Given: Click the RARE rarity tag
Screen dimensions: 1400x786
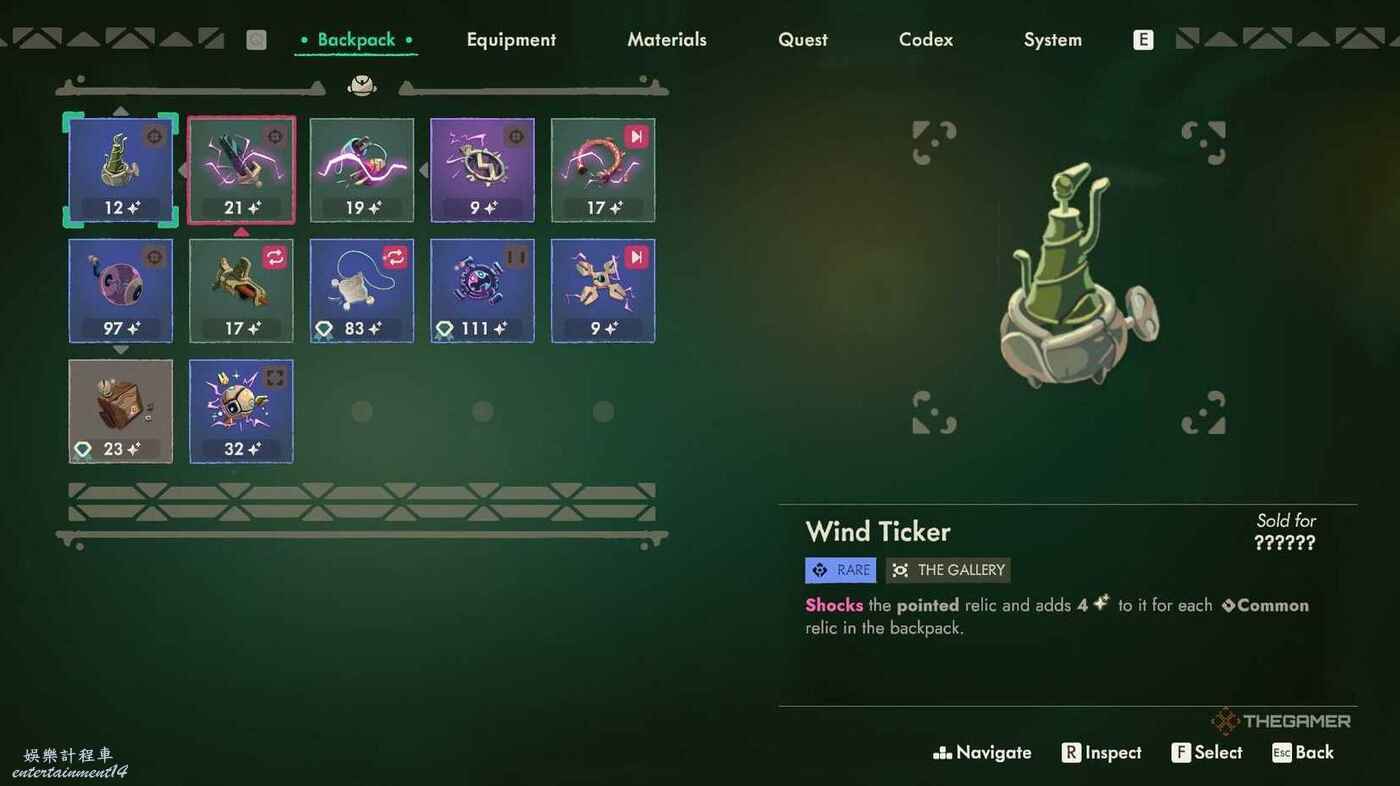Looking at the screenshot, I should (x=841, y=570).
